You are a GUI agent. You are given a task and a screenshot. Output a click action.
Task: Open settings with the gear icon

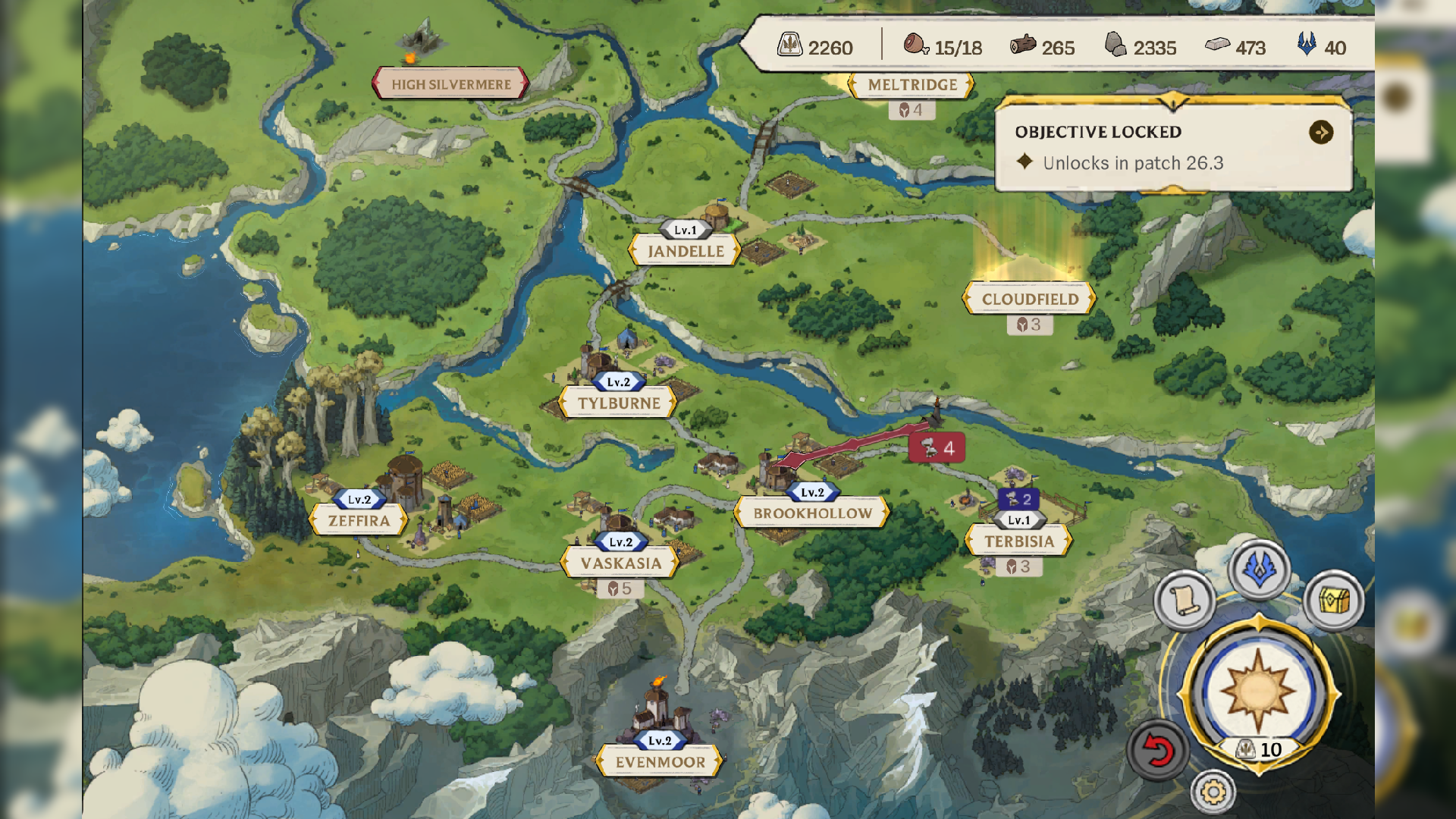pos(1213,792)
